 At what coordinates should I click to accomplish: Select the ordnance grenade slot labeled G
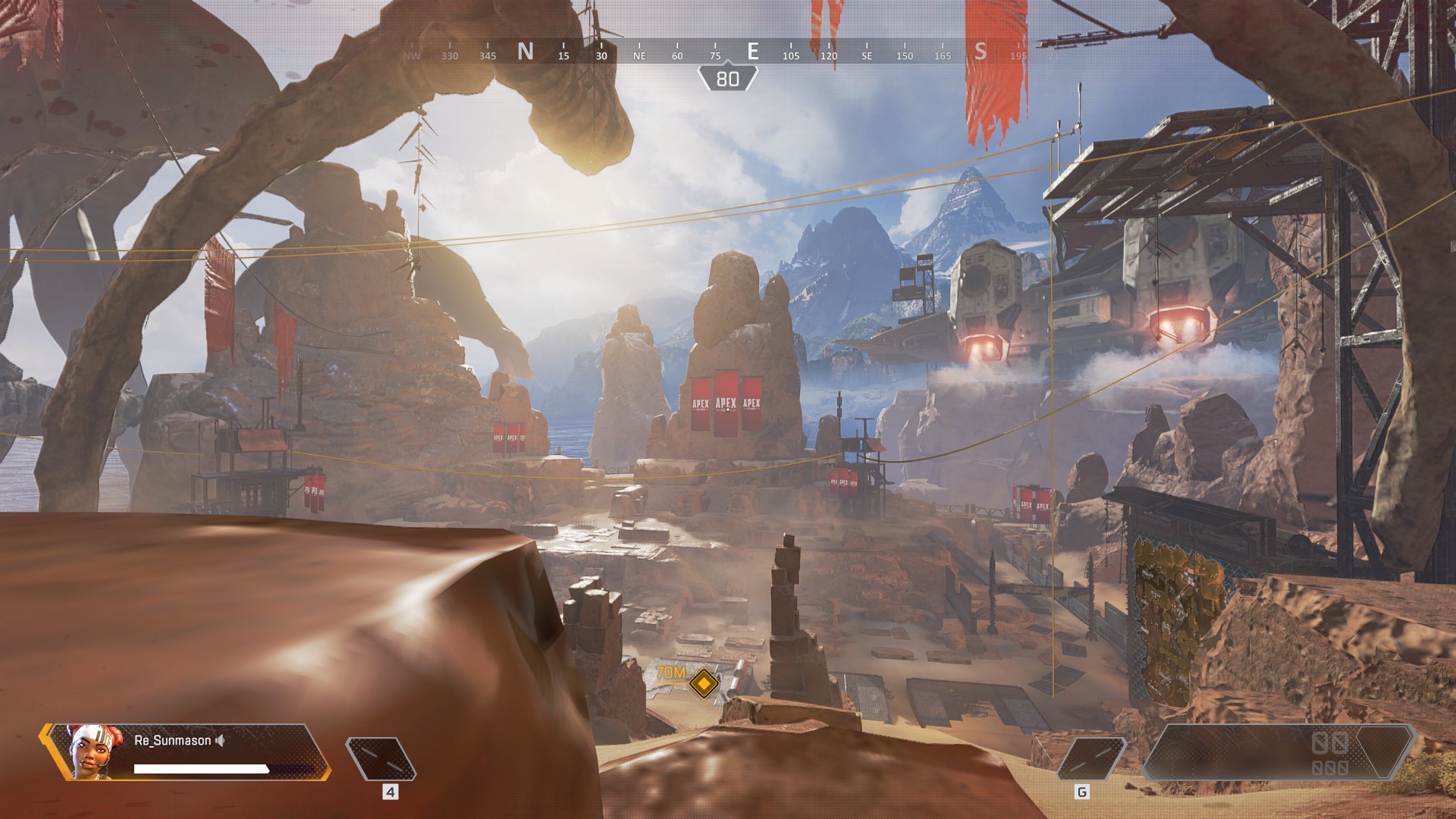[1090, 758]
